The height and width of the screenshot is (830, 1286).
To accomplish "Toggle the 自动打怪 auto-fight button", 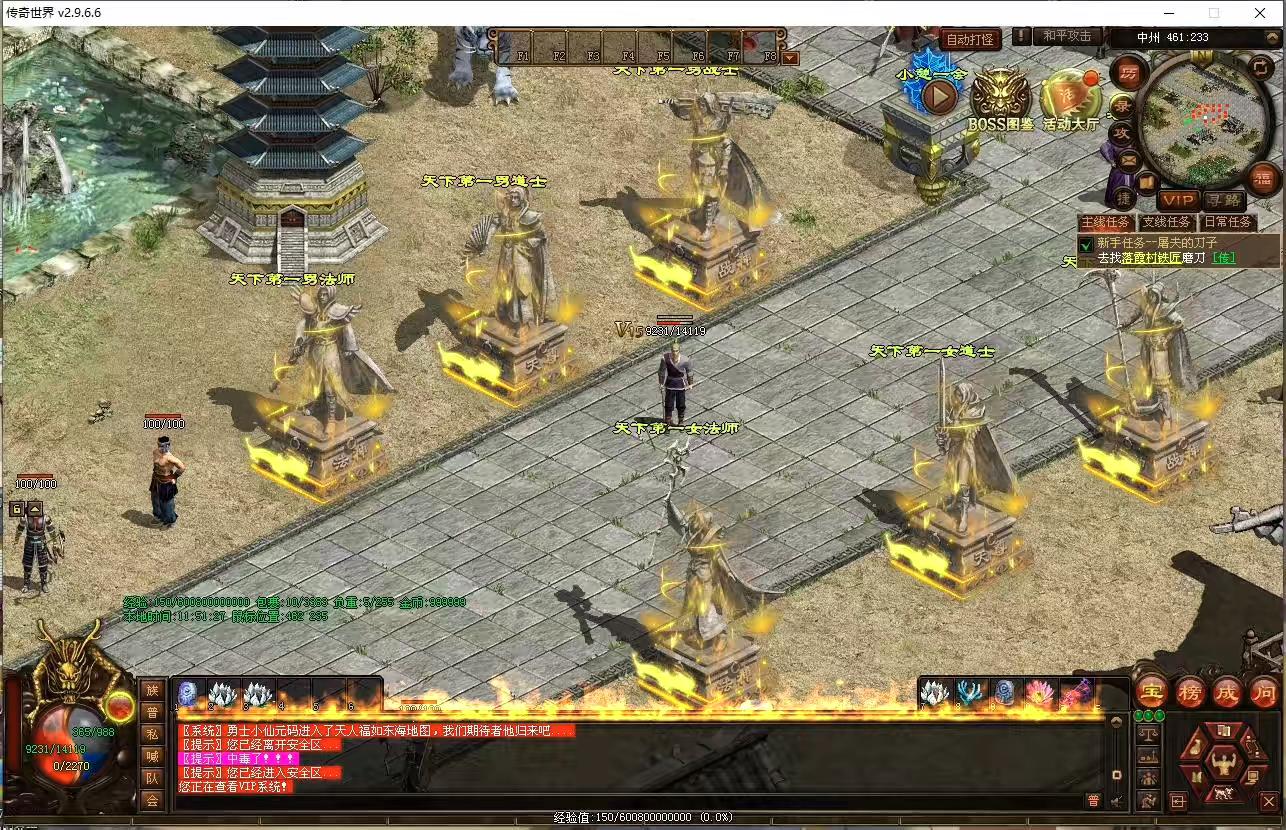I will (969, 39).
